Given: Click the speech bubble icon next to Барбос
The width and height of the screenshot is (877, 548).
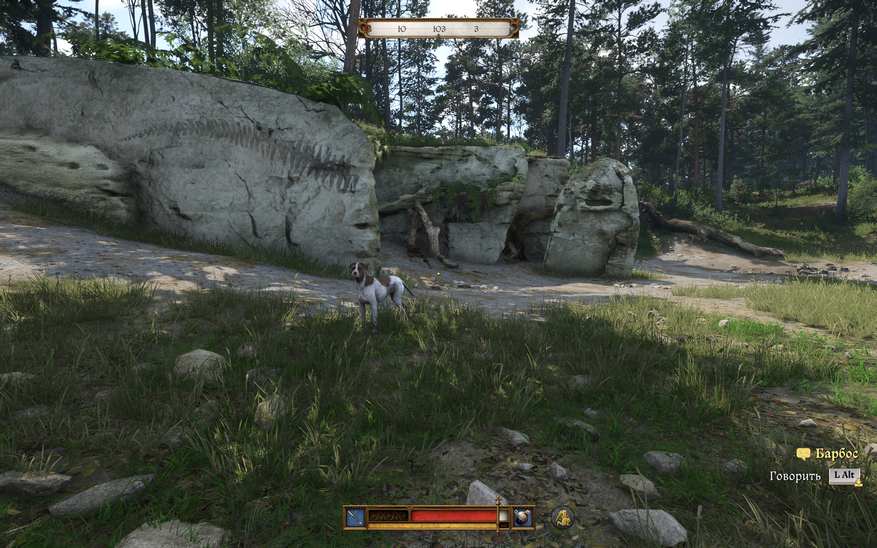Looking at the screenshot, I should [x=803, y=454].
